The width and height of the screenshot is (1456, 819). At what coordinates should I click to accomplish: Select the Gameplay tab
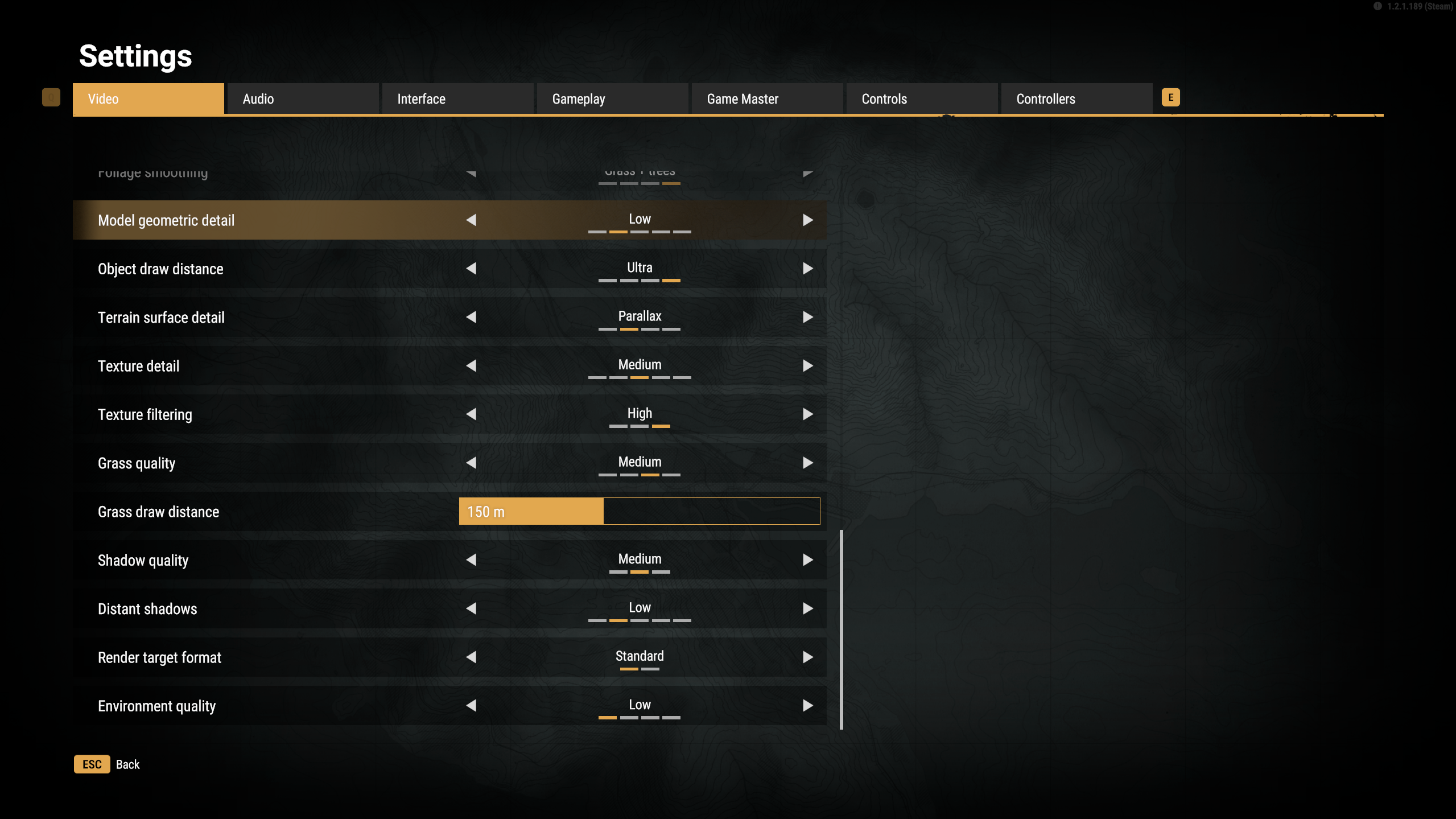(612, 99)
